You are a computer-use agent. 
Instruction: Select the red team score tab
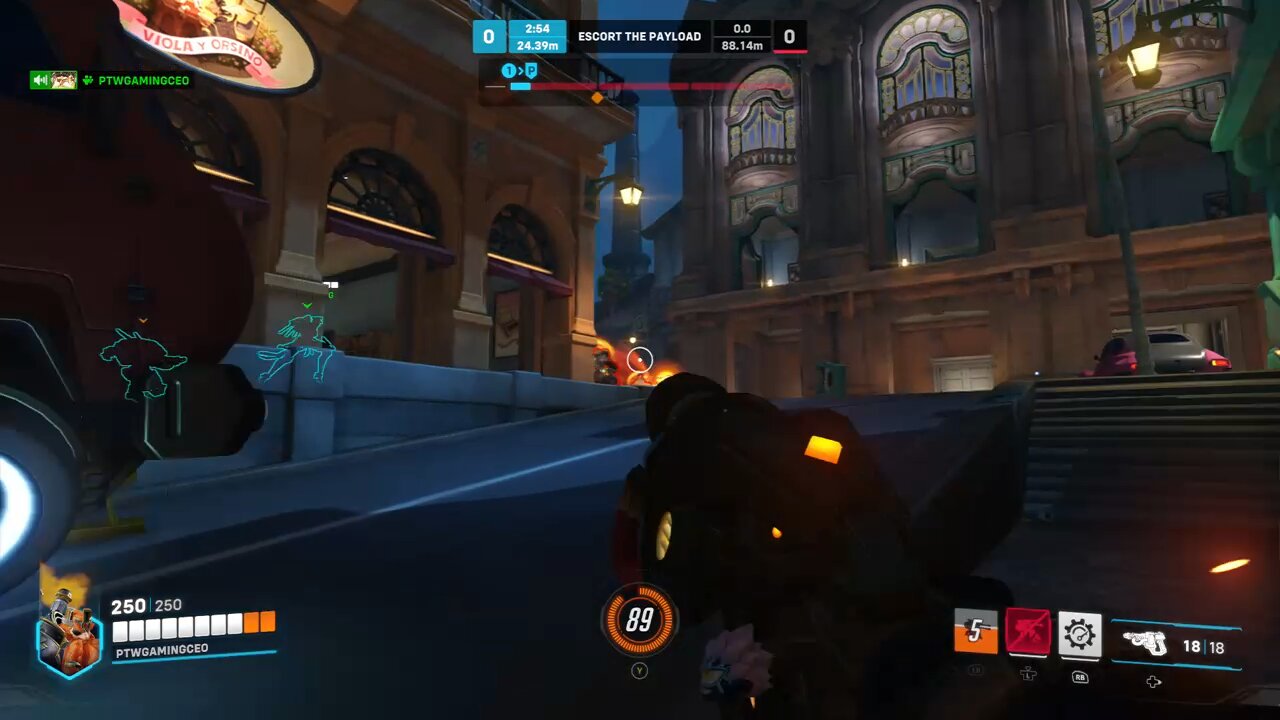(x=791, y=36)
